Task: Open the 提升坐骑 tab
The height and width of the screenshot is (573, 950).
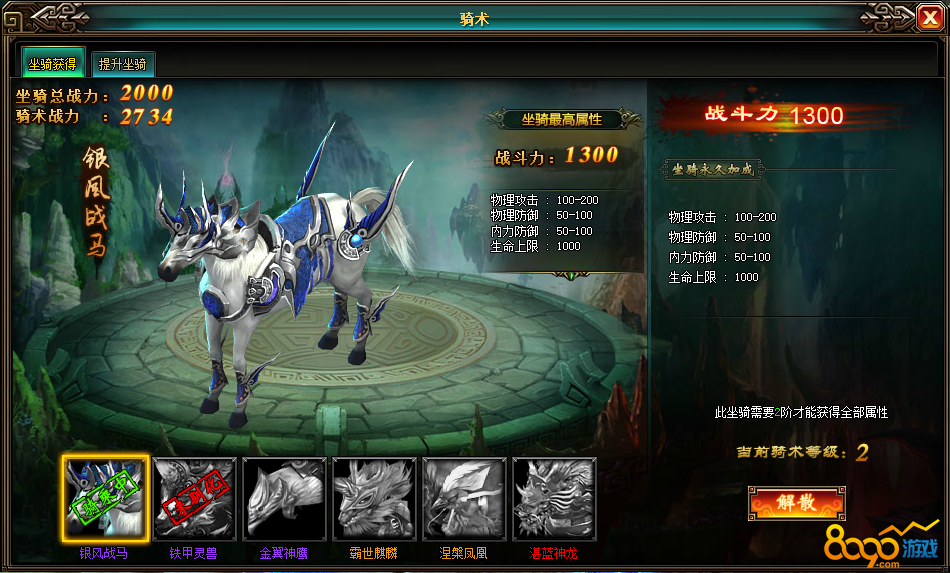Action: point(123,64)
